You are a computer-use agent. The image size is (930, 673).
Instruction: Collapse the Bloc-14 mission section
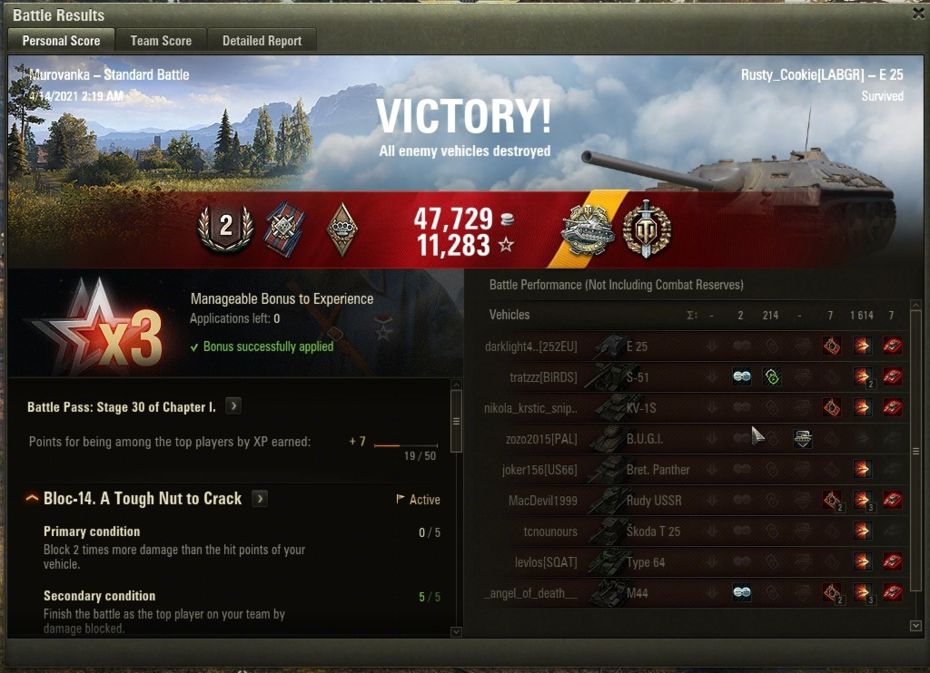32,499
